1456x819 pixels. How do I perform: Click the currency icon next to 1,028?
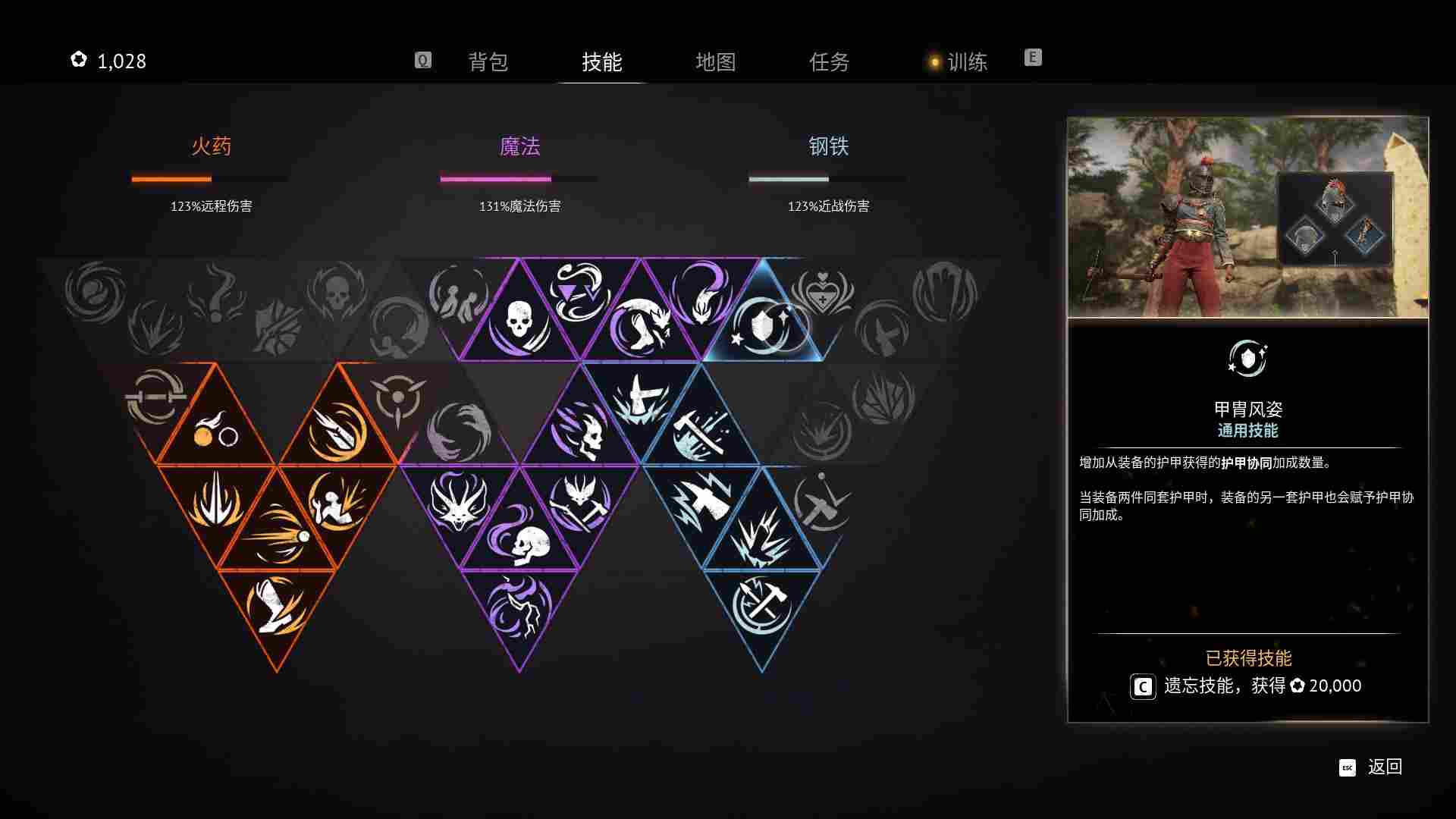[x=78, y=59]
